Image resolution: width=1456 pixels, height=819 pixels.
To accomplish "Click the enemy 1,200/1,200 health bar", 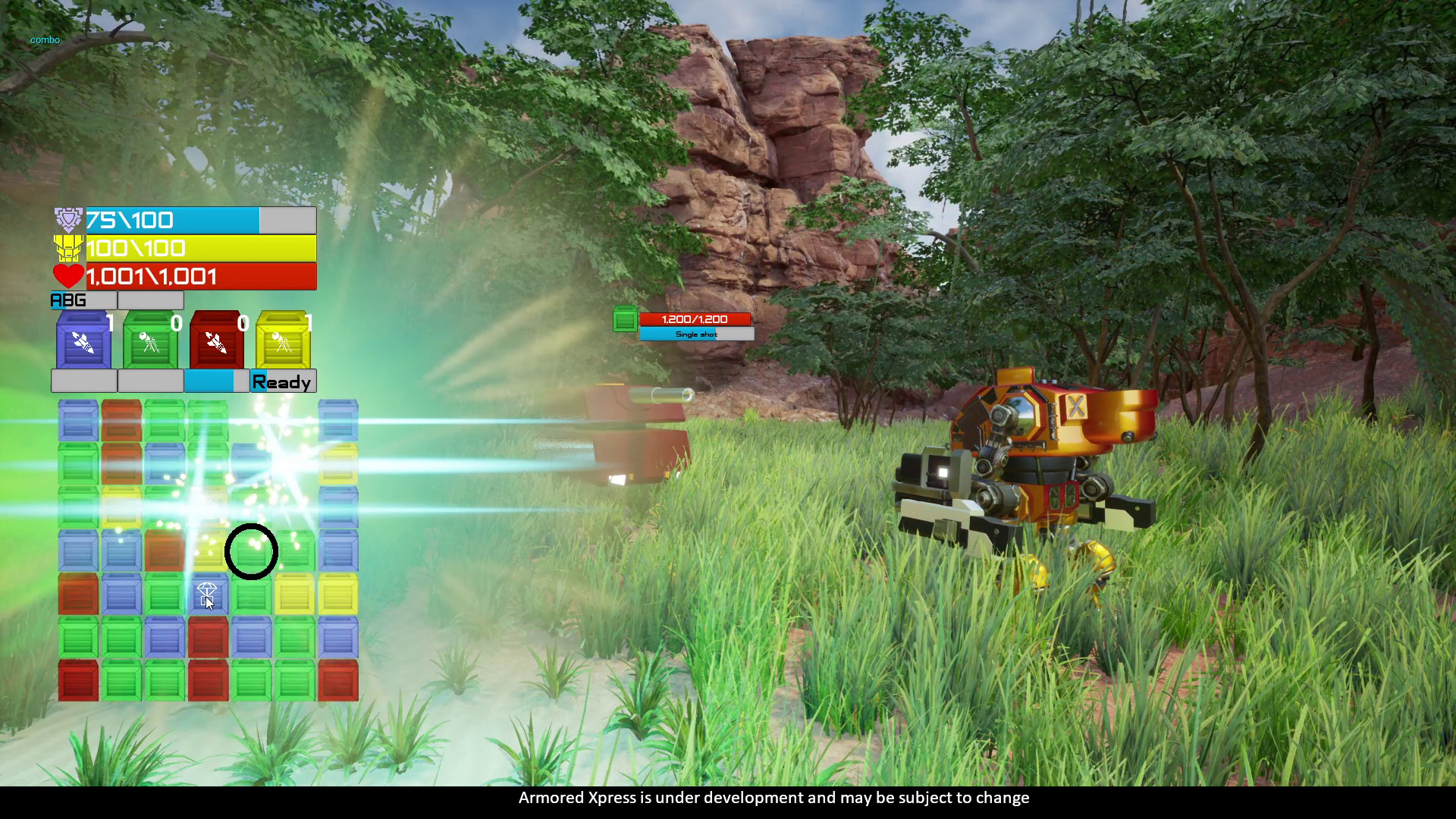I will click(695, 319).
